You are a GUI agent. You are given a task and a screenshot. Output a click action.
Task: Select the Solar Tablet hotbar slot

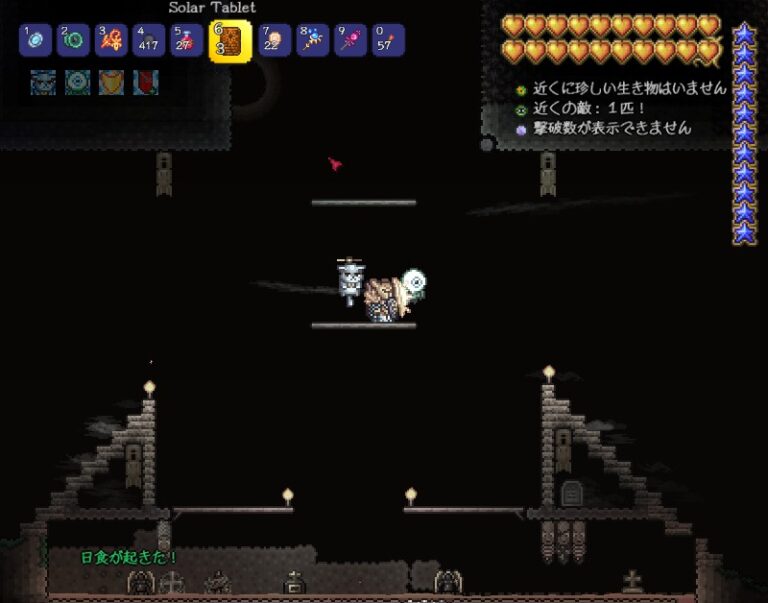click(230, 41)
